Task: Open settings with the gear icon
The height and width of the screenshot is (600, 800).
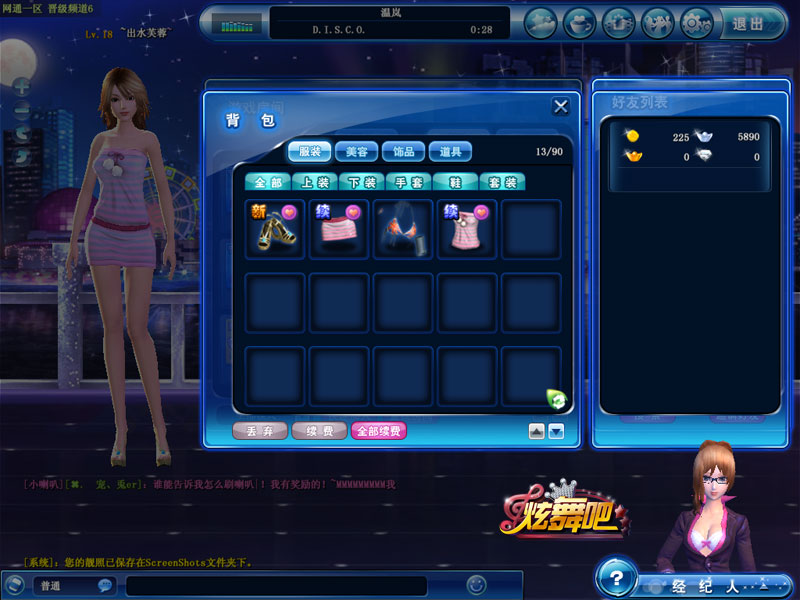Action: click(x=697, y=22)
